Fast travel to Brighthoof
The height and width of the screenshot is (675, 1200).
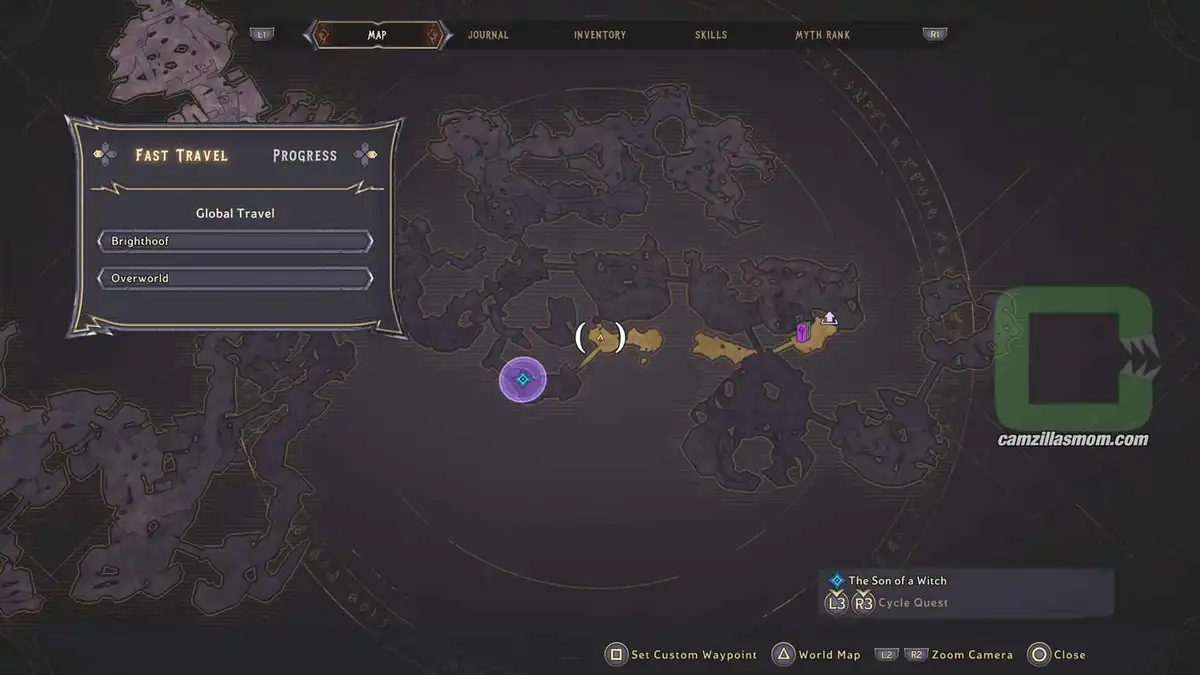coord(235,241)
